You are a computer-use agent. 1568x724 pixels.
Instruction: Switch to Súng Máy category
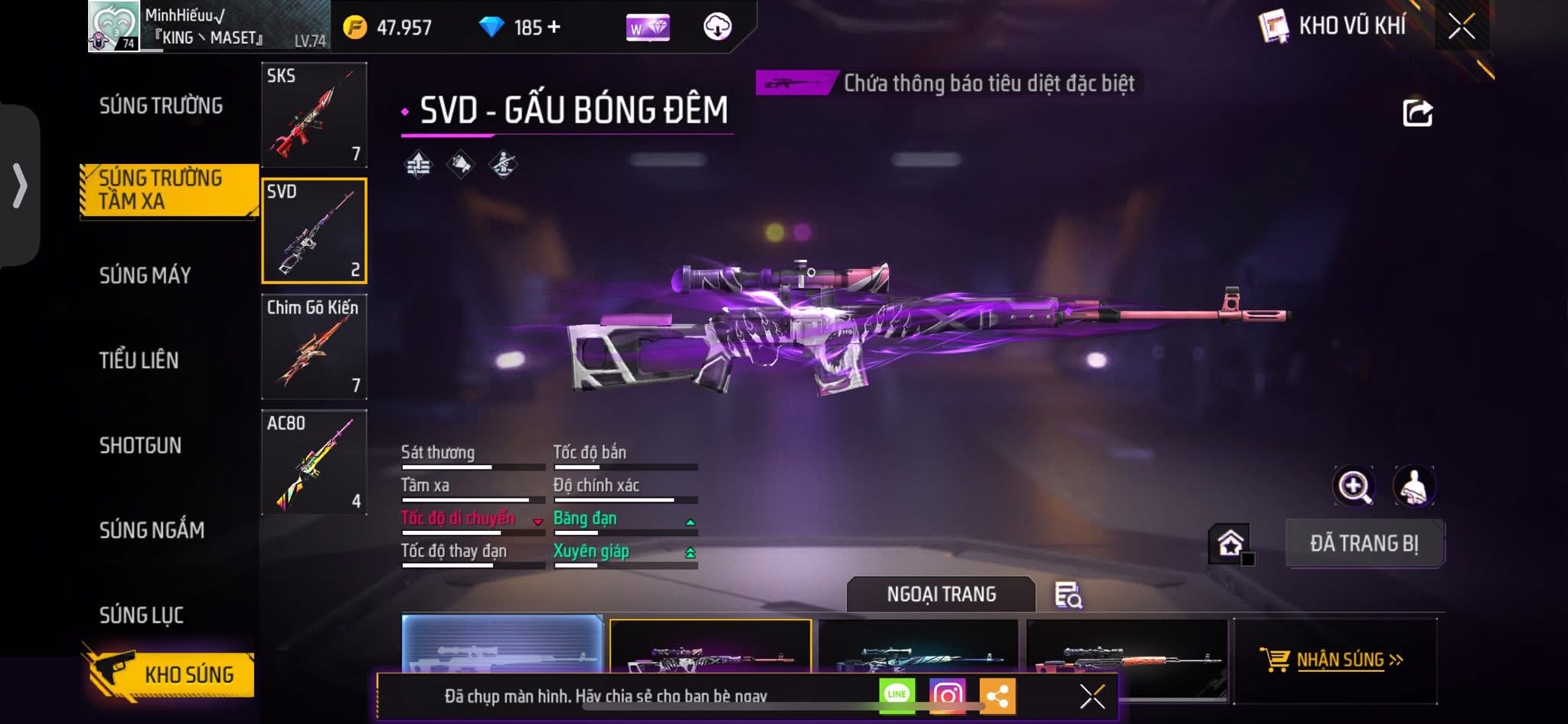[x=145, y=275]
